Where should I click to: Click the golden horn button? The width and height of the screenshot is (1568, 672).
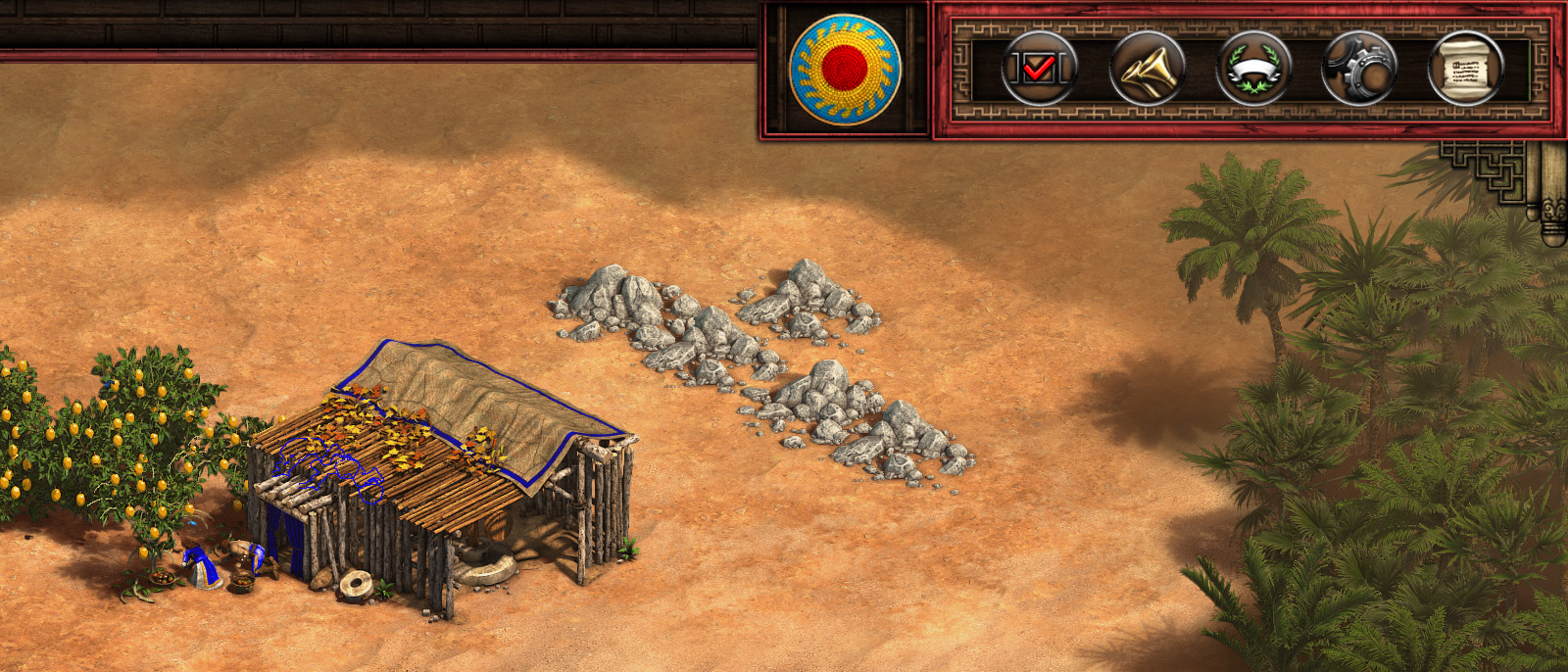point(1147,69)
